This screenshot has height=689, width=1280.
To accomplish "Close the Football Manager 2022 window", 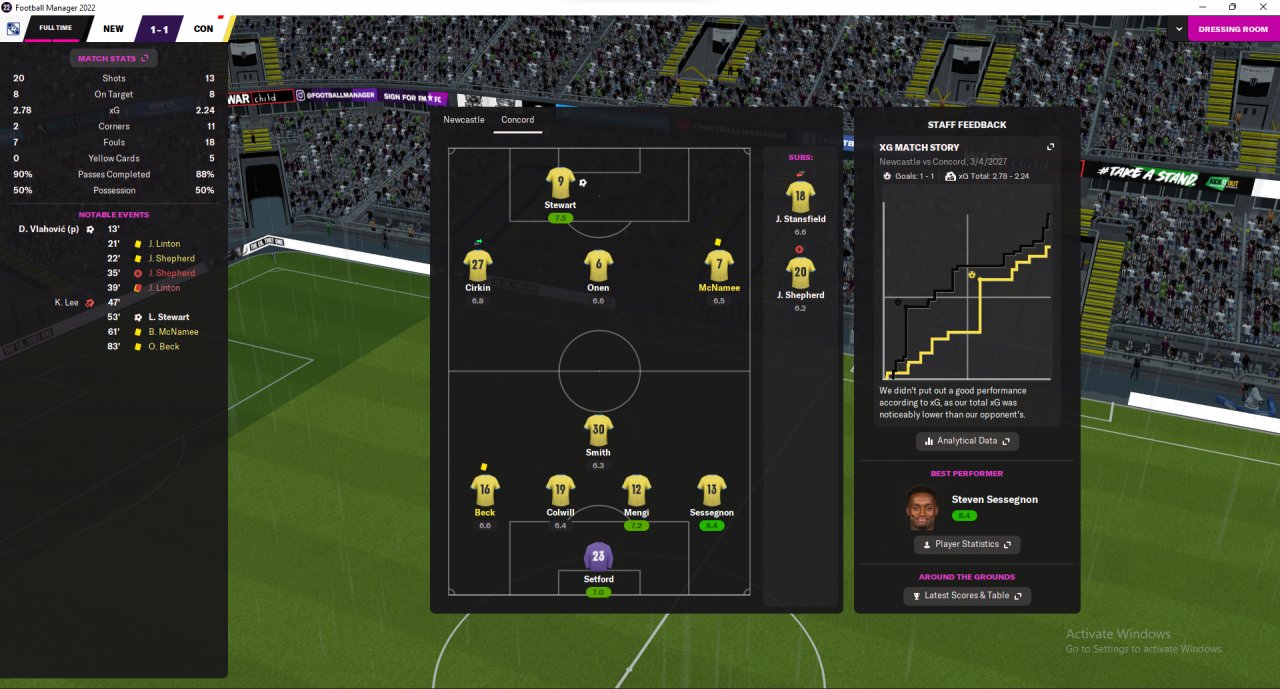I will tap(1263, 7).
